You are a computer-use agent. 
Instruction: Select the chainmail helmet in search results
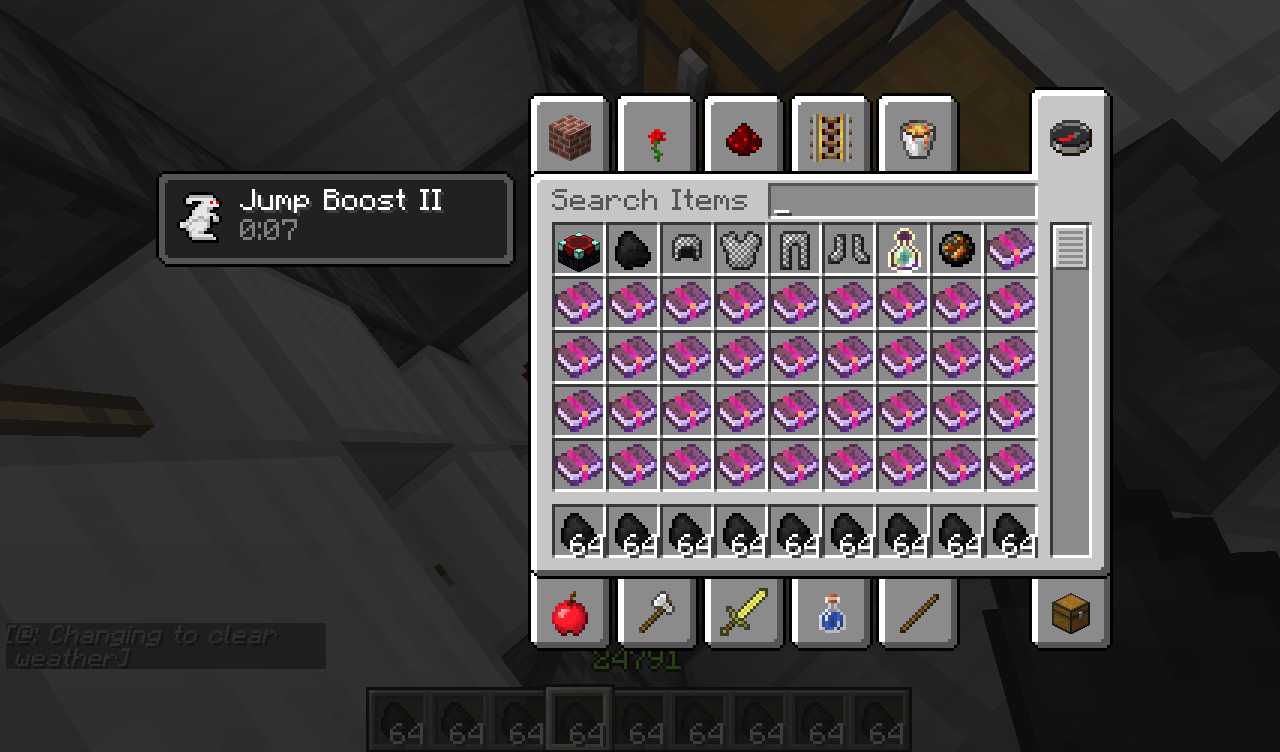tap(685, 249)
